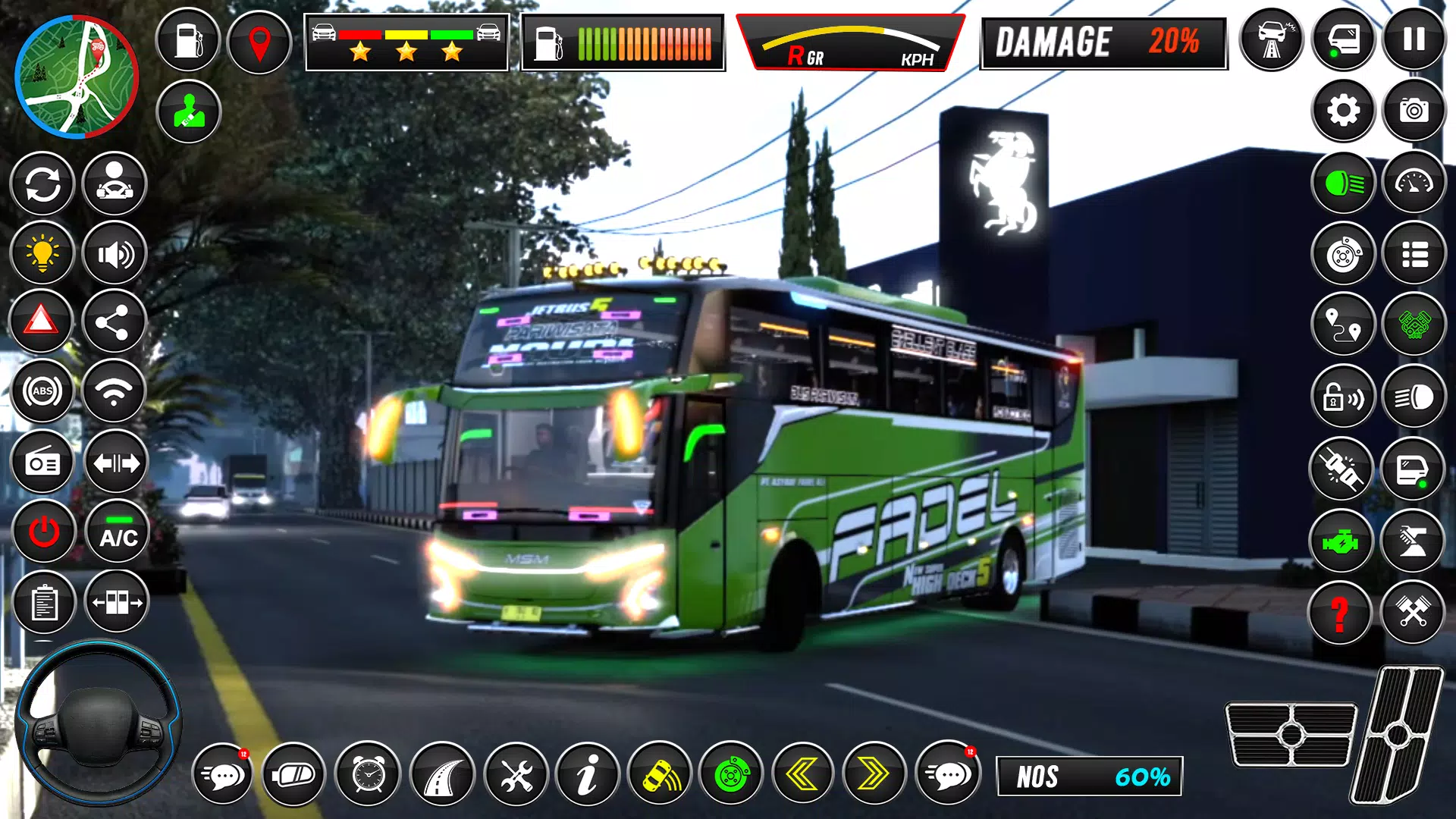
Task: Open the gear settings button
Action: pos(1343,111)
